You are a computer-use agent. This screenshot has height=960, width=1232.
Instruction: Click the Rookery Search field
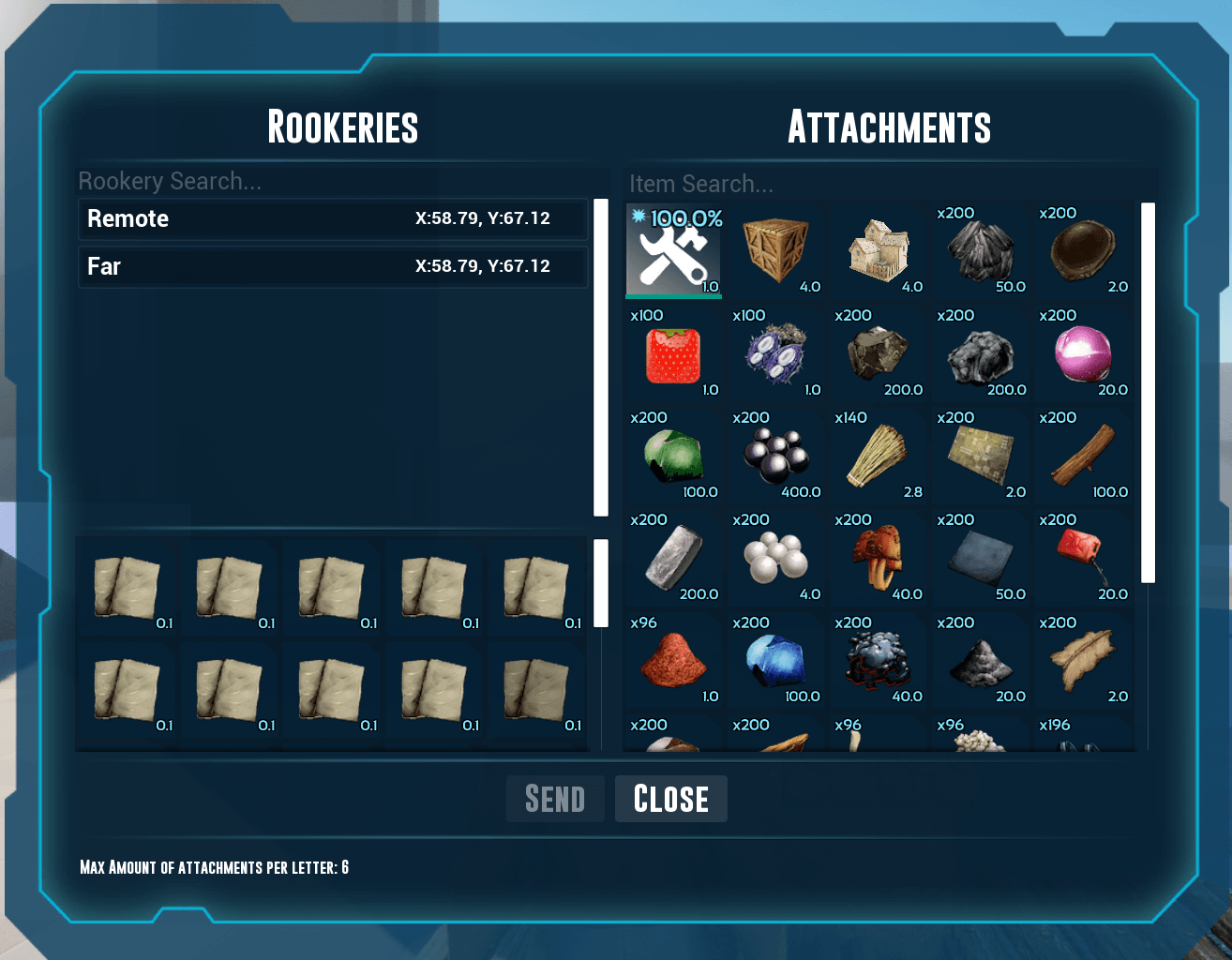point(338,181)
